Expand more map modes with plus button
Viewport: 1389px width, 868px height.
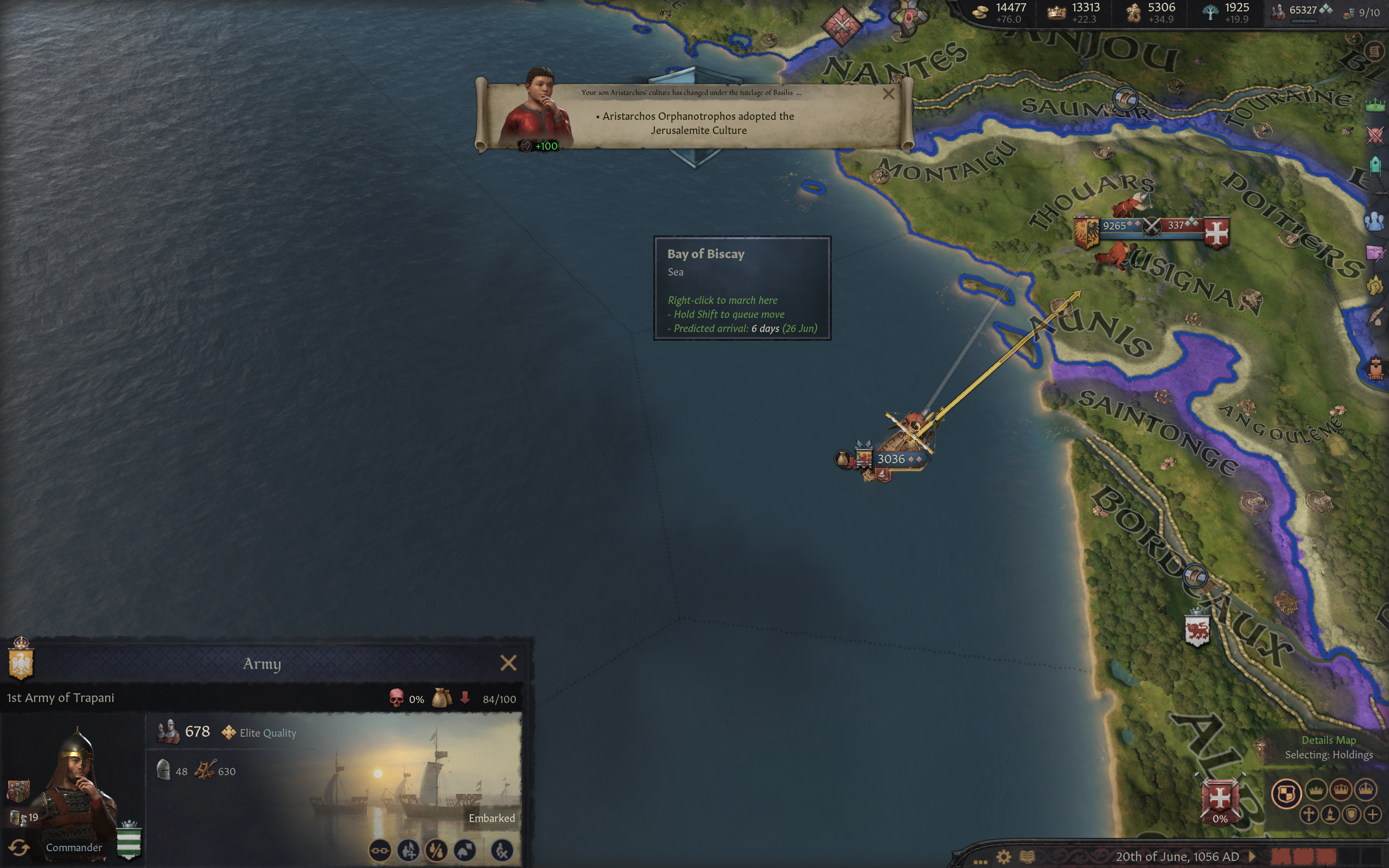pos(1372,814)
